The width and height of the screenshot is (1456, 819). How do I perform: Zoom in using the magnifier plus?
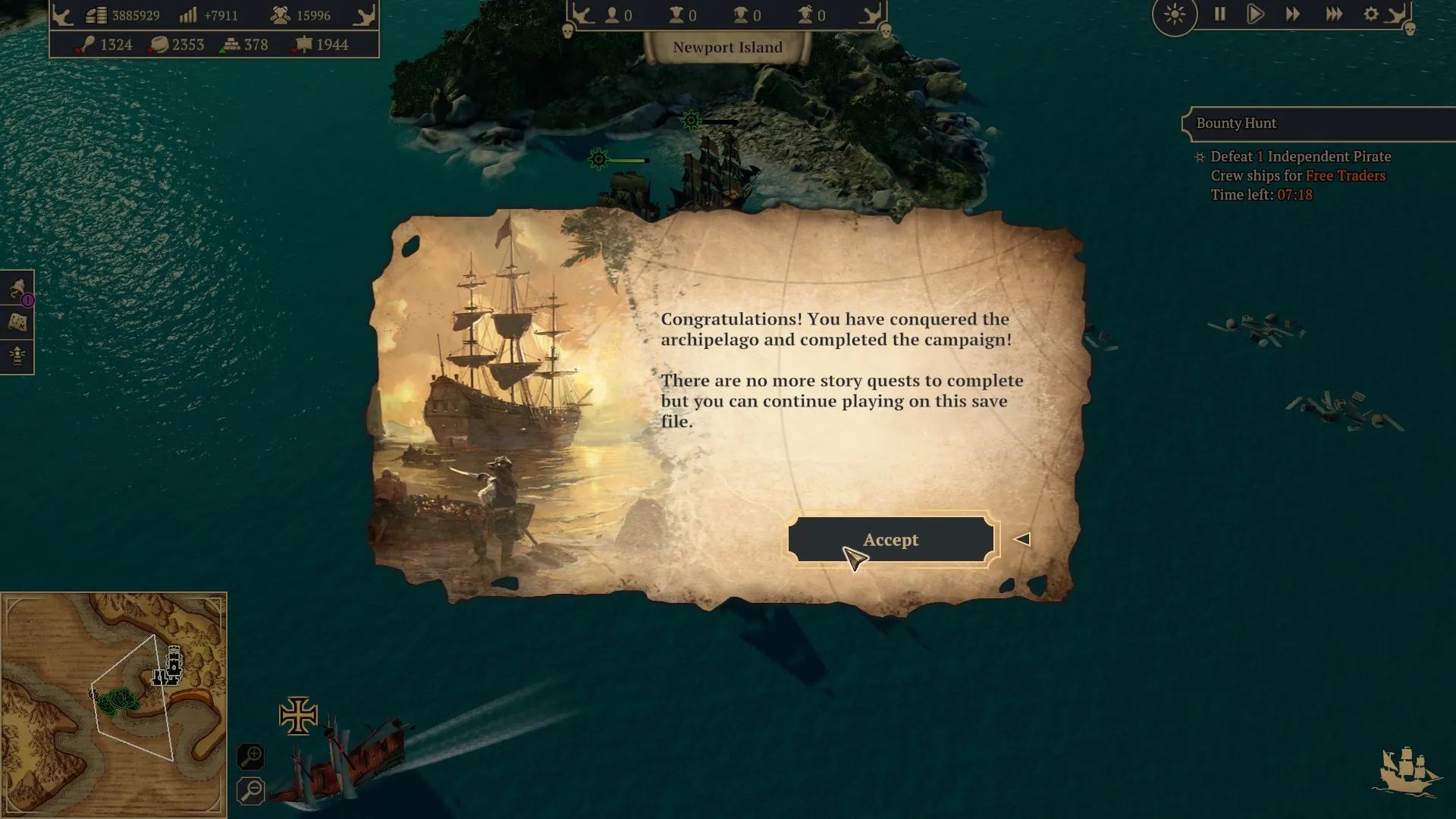tap(250, 756)
